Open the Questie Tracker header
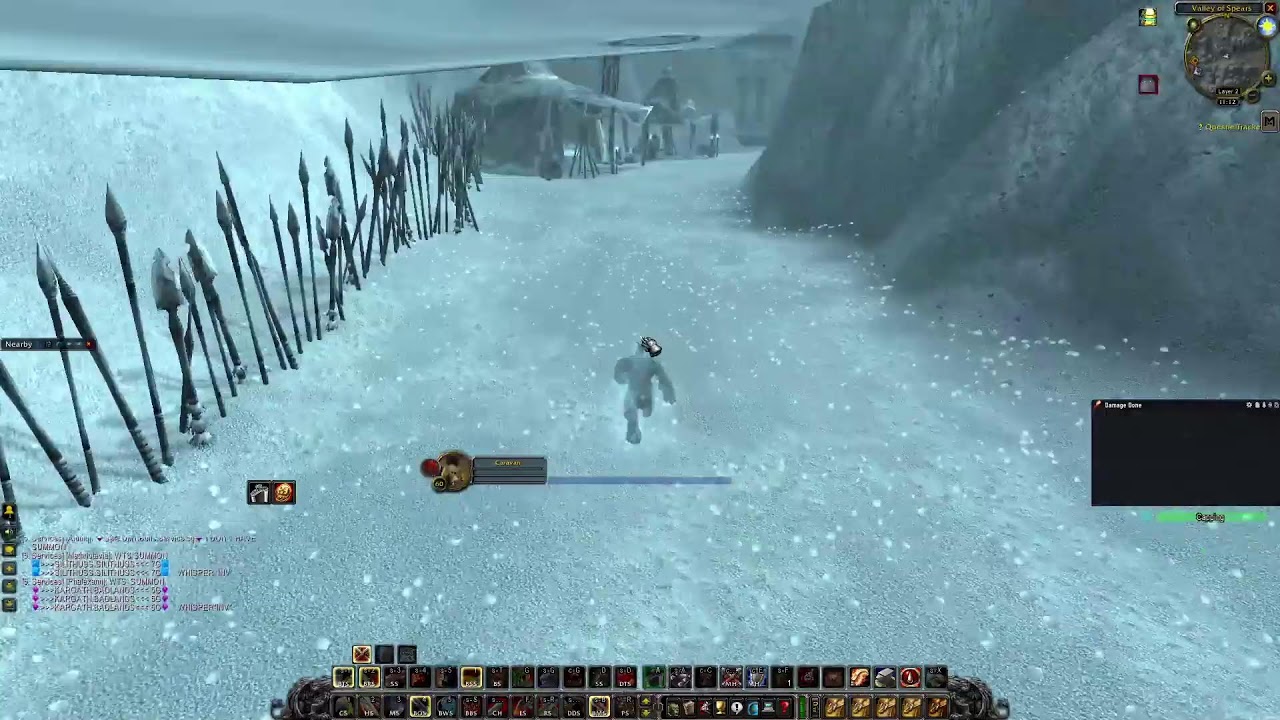 pos(1229,127)
